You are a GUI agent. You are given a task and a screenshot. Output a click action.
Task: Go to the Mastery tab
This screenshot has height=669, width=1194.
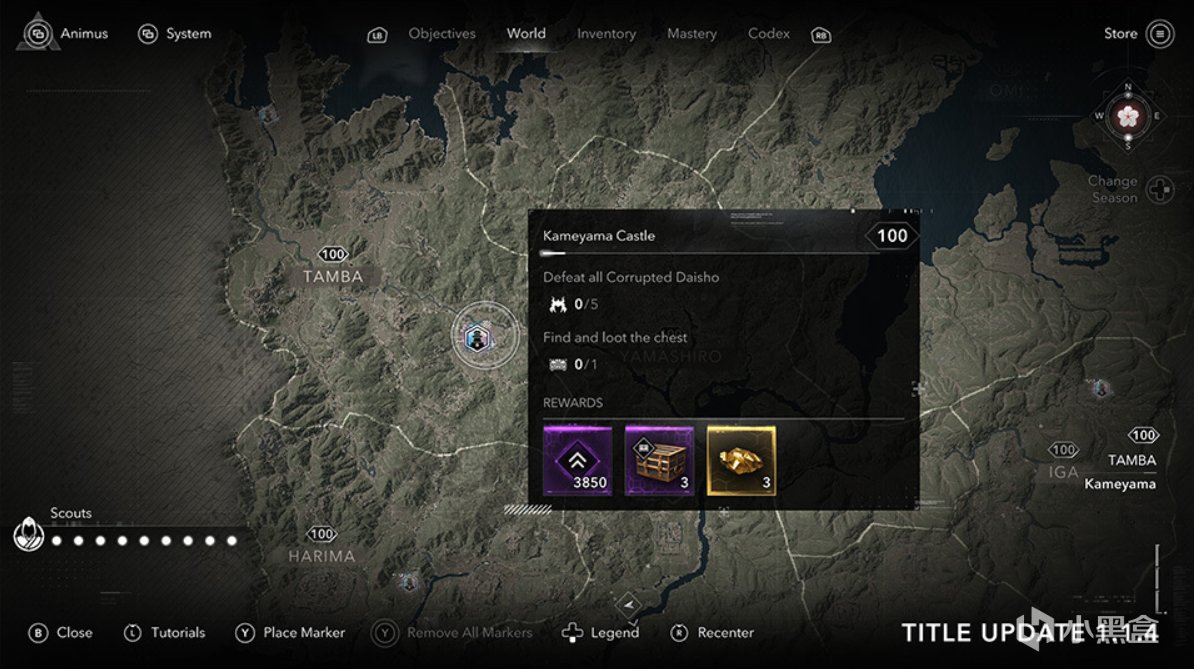point(692,34)
